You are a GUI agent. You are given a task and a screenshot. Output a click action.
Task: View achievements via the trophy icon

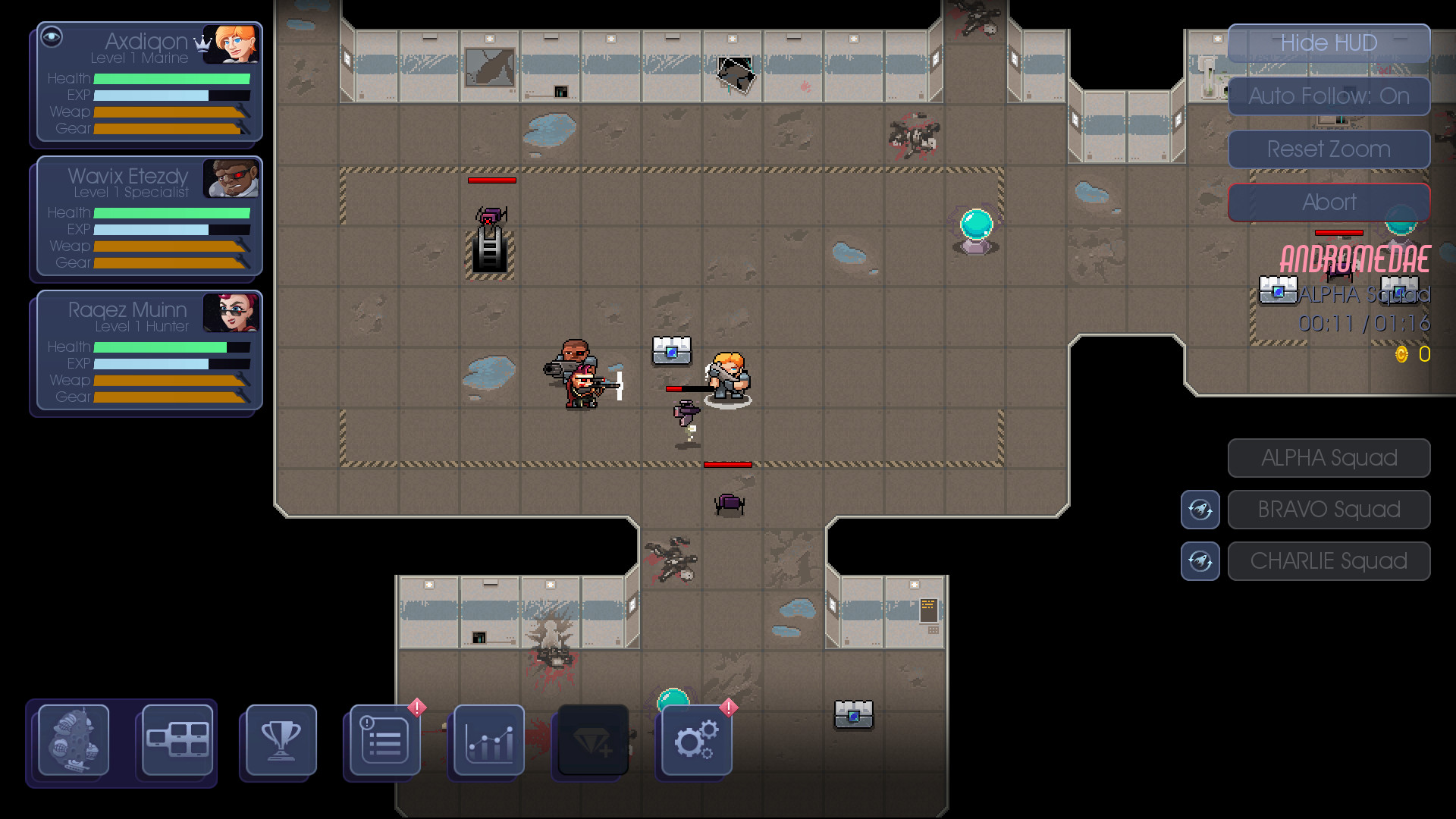pyautogui.click(x=278, y=742)
